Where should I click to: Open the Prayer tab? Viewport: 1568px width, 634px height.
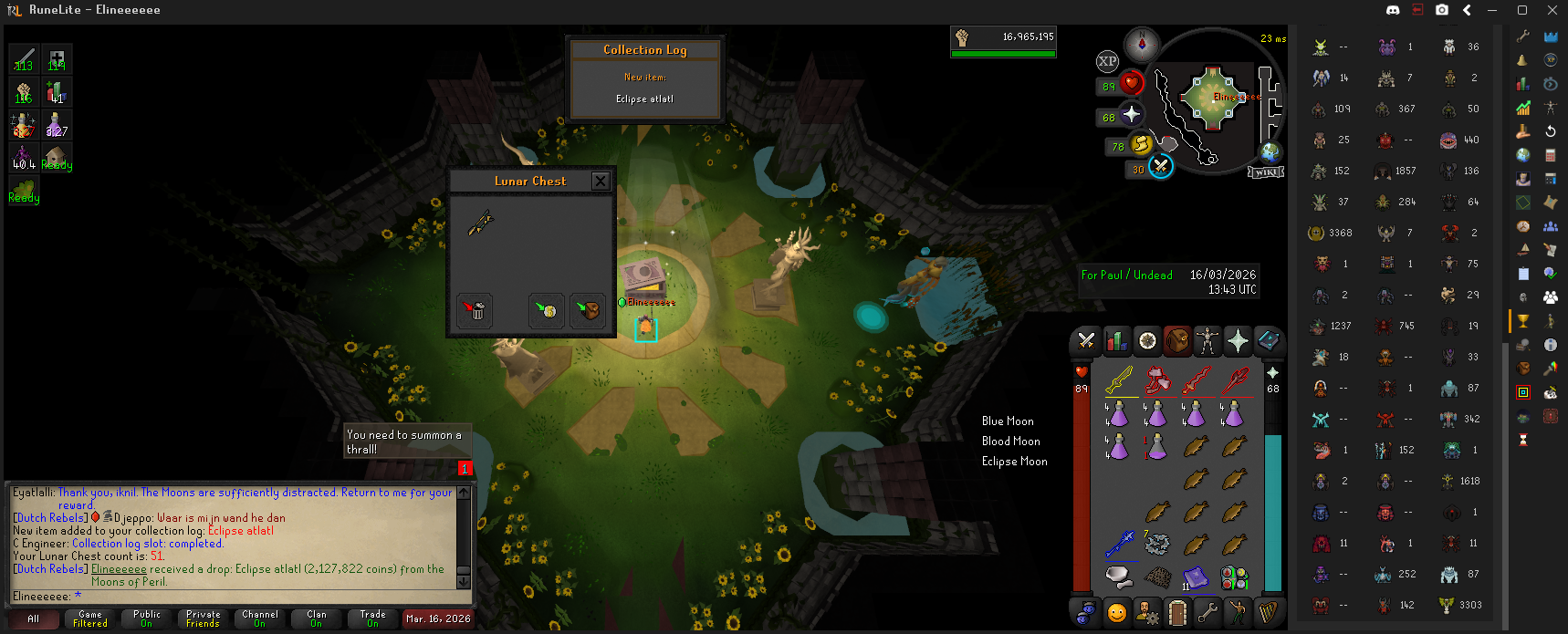pos(1238,341)
